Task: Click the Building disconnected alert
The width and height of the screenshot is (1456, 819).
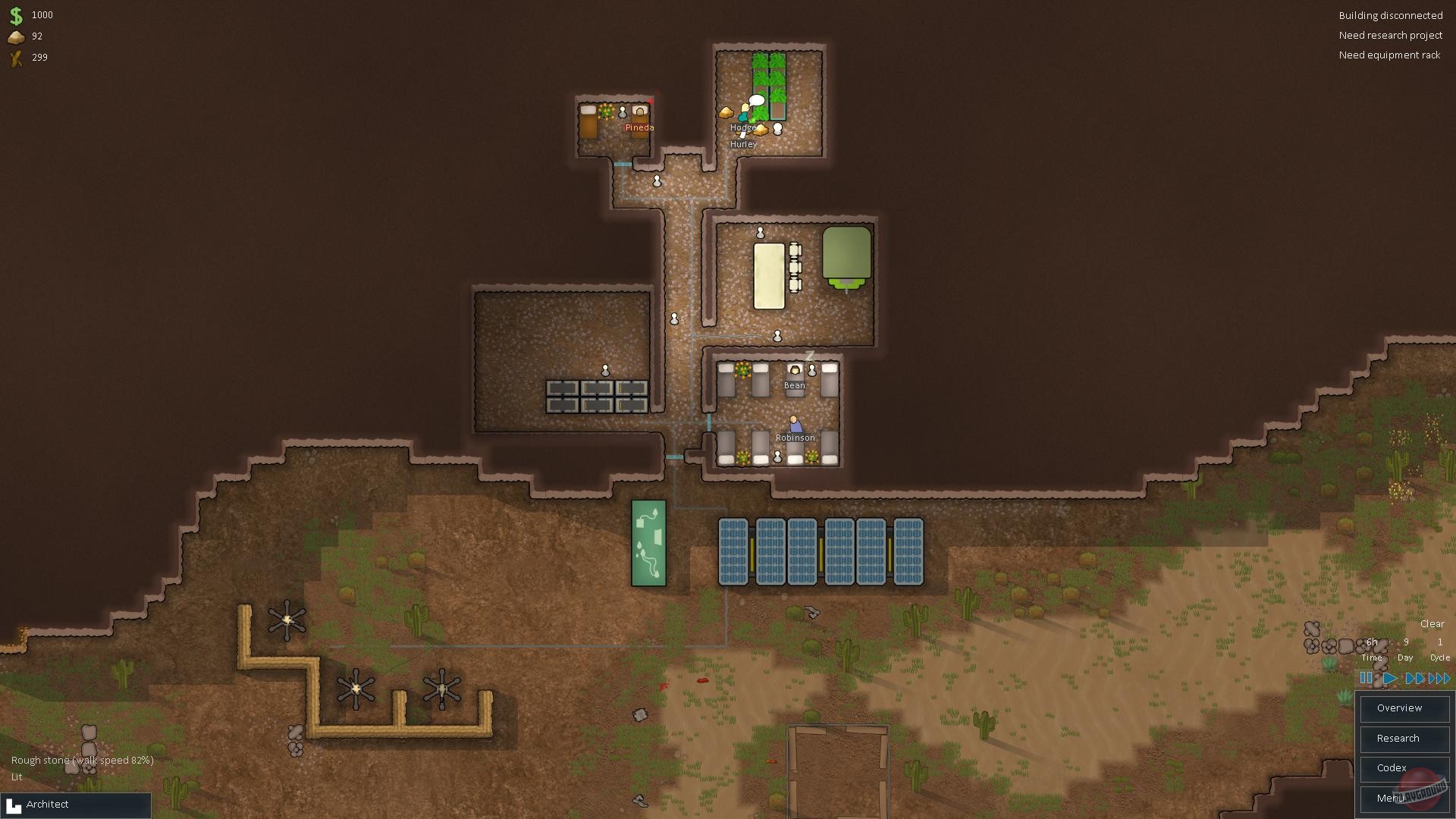Action: coord(1391,15)
